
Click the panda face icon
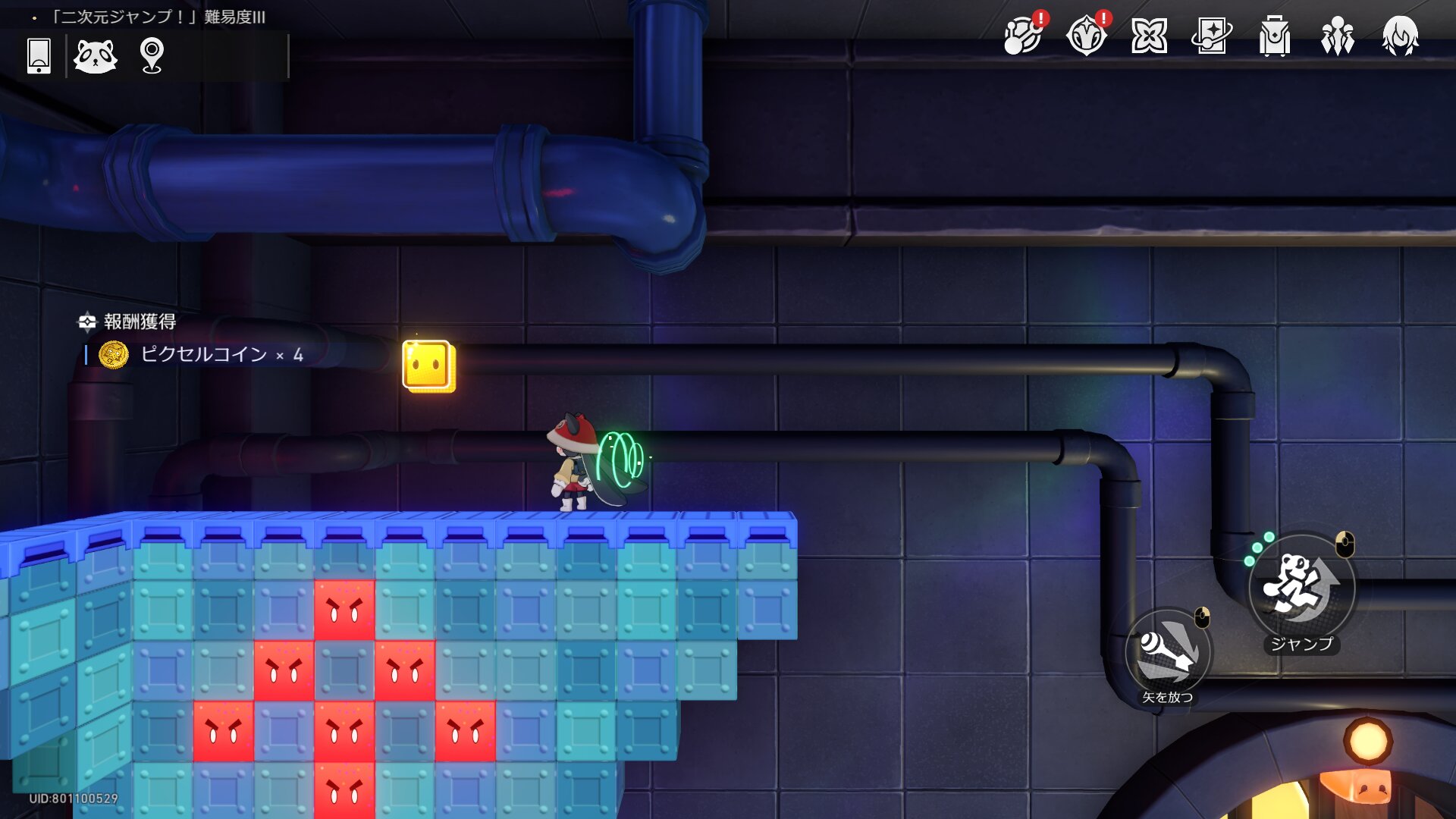click(96, 56)
